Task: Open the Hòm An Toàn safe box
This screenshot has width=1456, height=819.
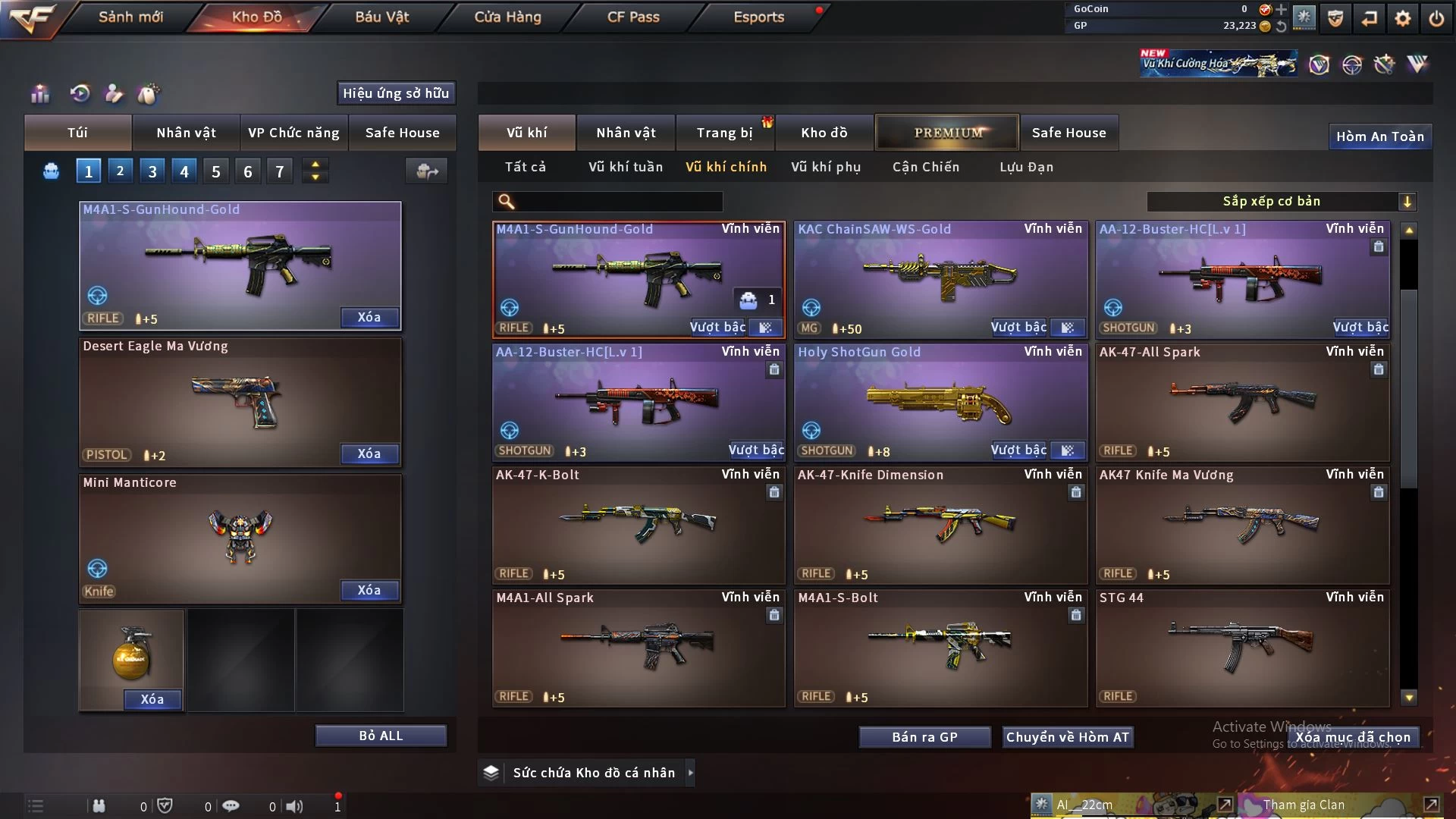Action: (1379, 136)
